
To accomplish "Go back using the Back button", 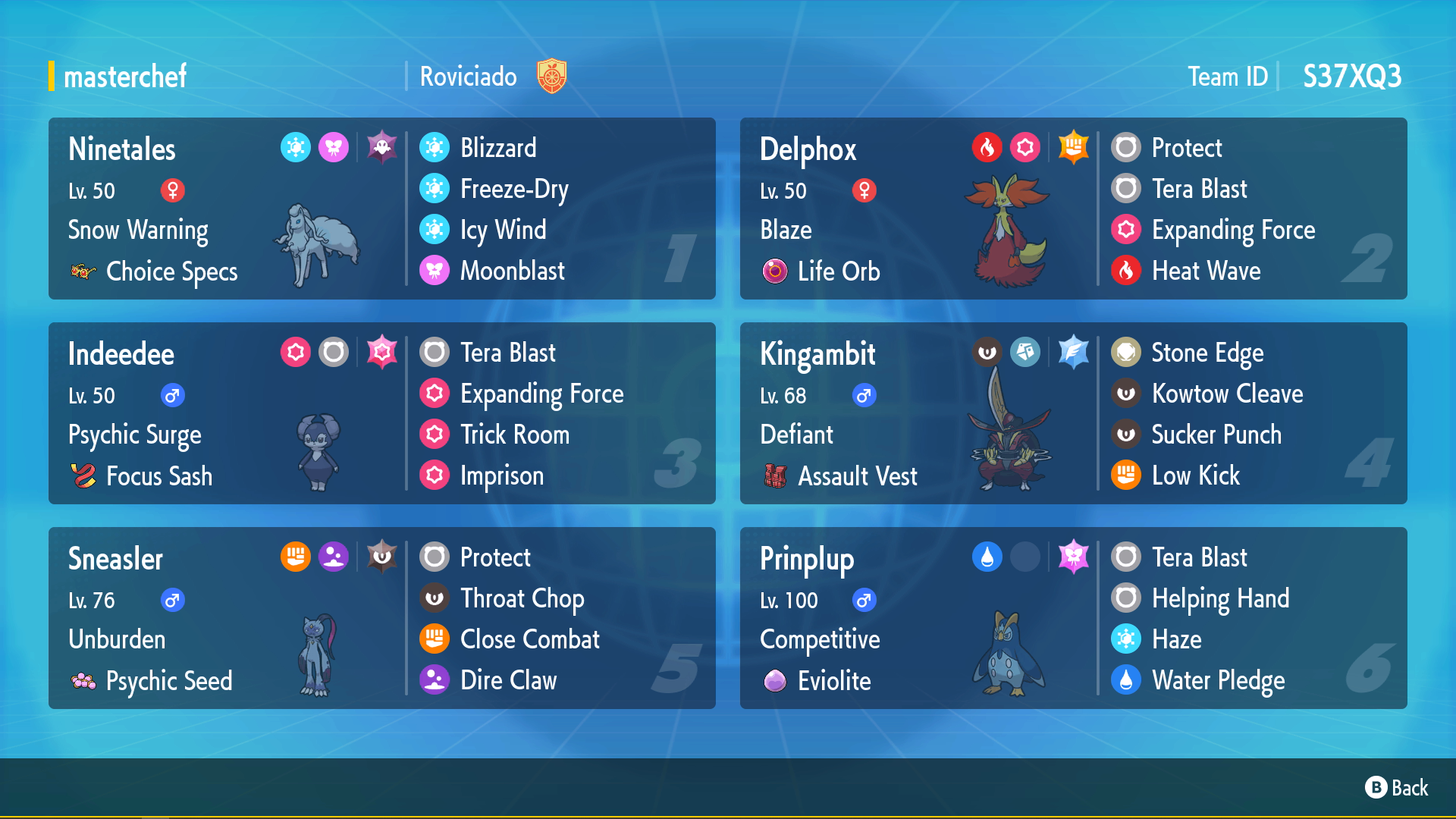I will [x=1396, y=788].
